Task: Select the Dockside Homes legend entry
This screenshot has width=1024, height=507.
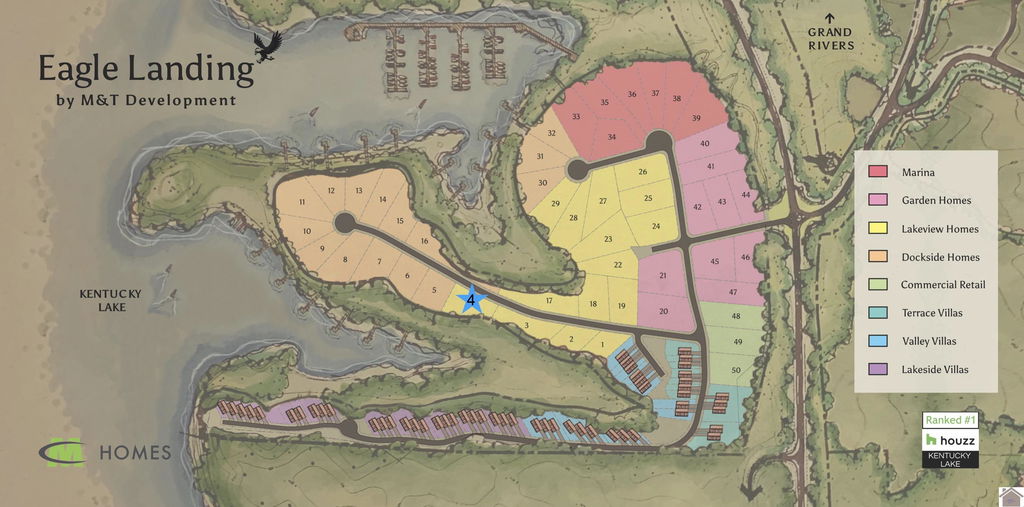Action: 940,257
